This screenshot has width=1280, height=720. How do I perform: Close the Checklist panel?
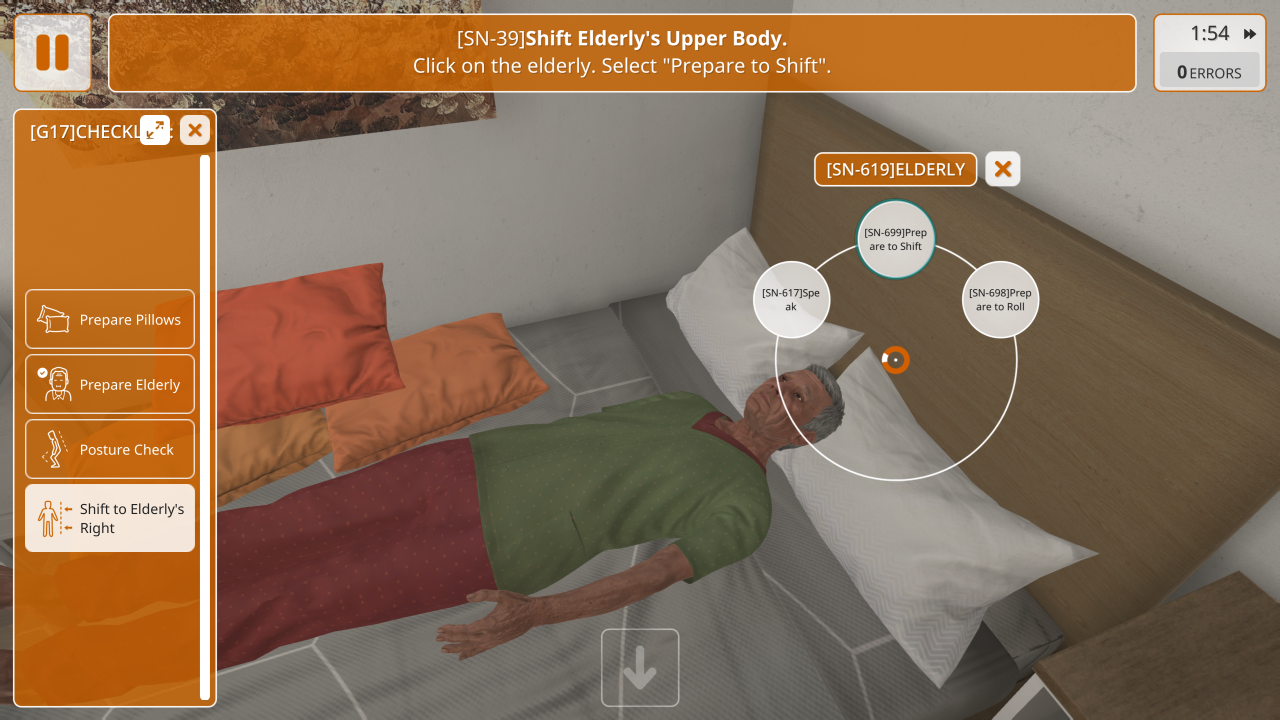point(195,130)
